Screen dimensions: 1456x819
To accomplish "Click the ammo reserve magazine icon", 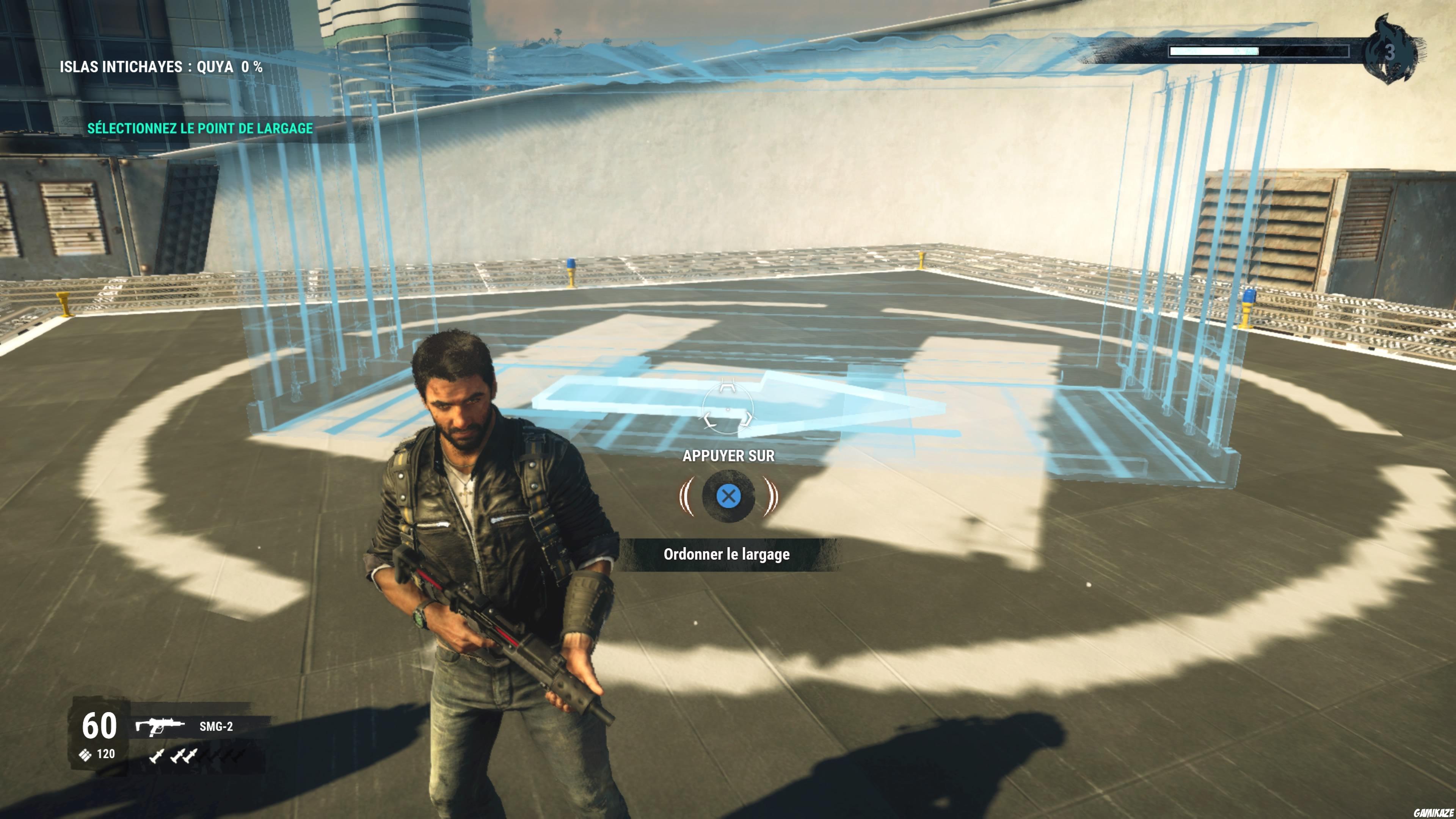I will [x=86, y=755].
